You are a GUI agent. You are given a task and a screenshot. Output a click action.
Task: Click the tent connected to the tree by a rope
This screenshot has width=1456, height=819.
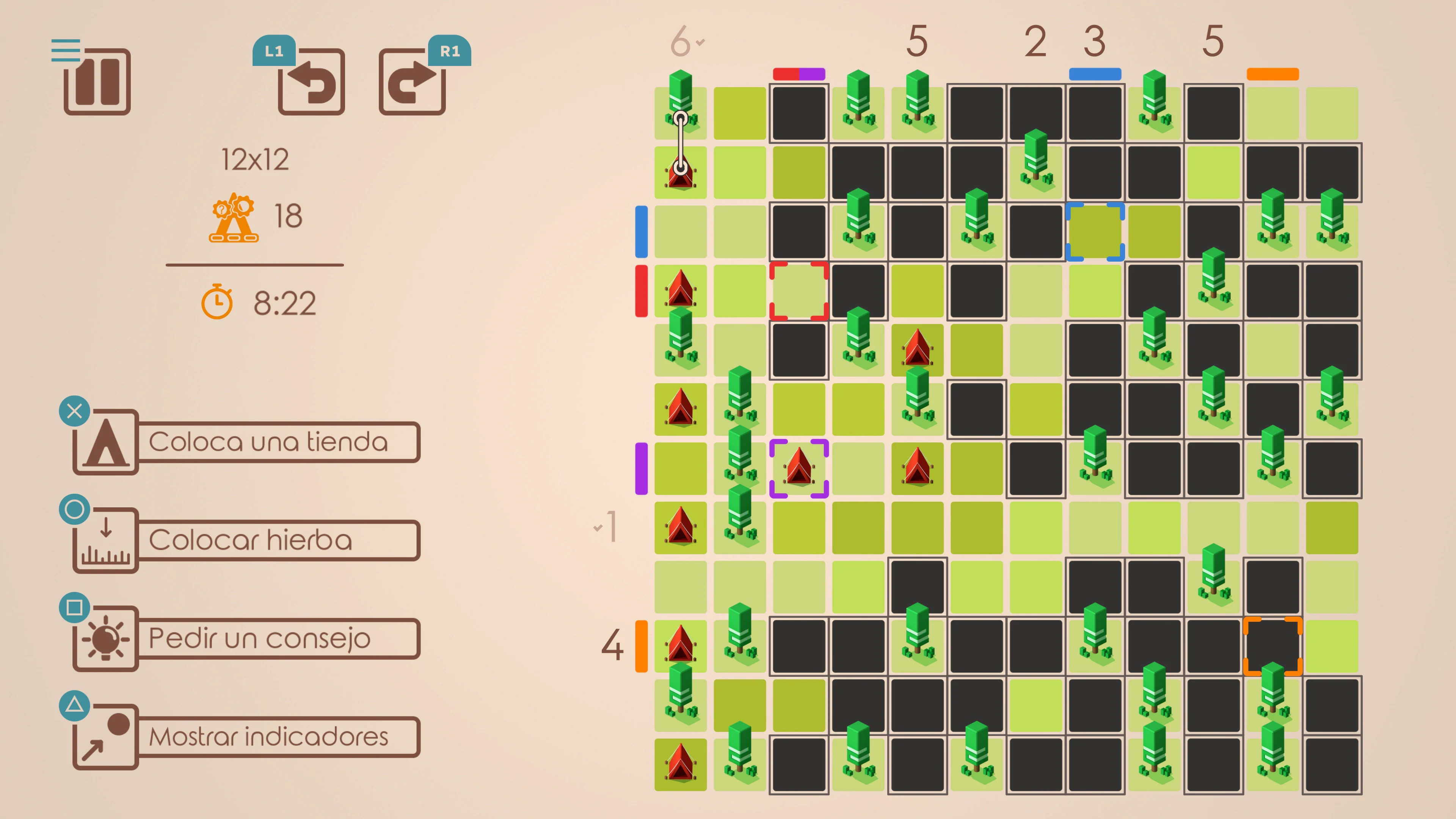click(681, 173)
